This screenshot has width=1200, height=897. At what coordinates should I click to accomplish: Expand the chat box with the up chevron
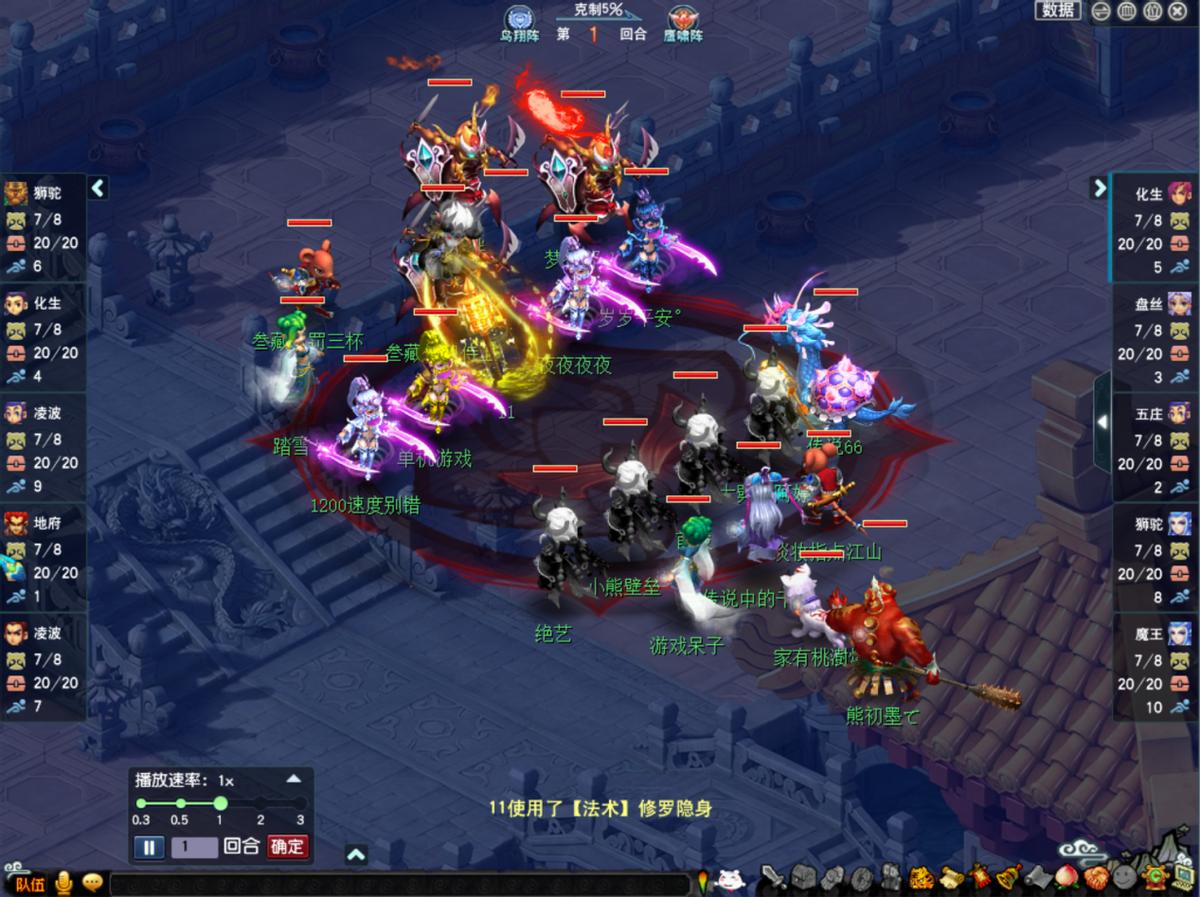356,854
